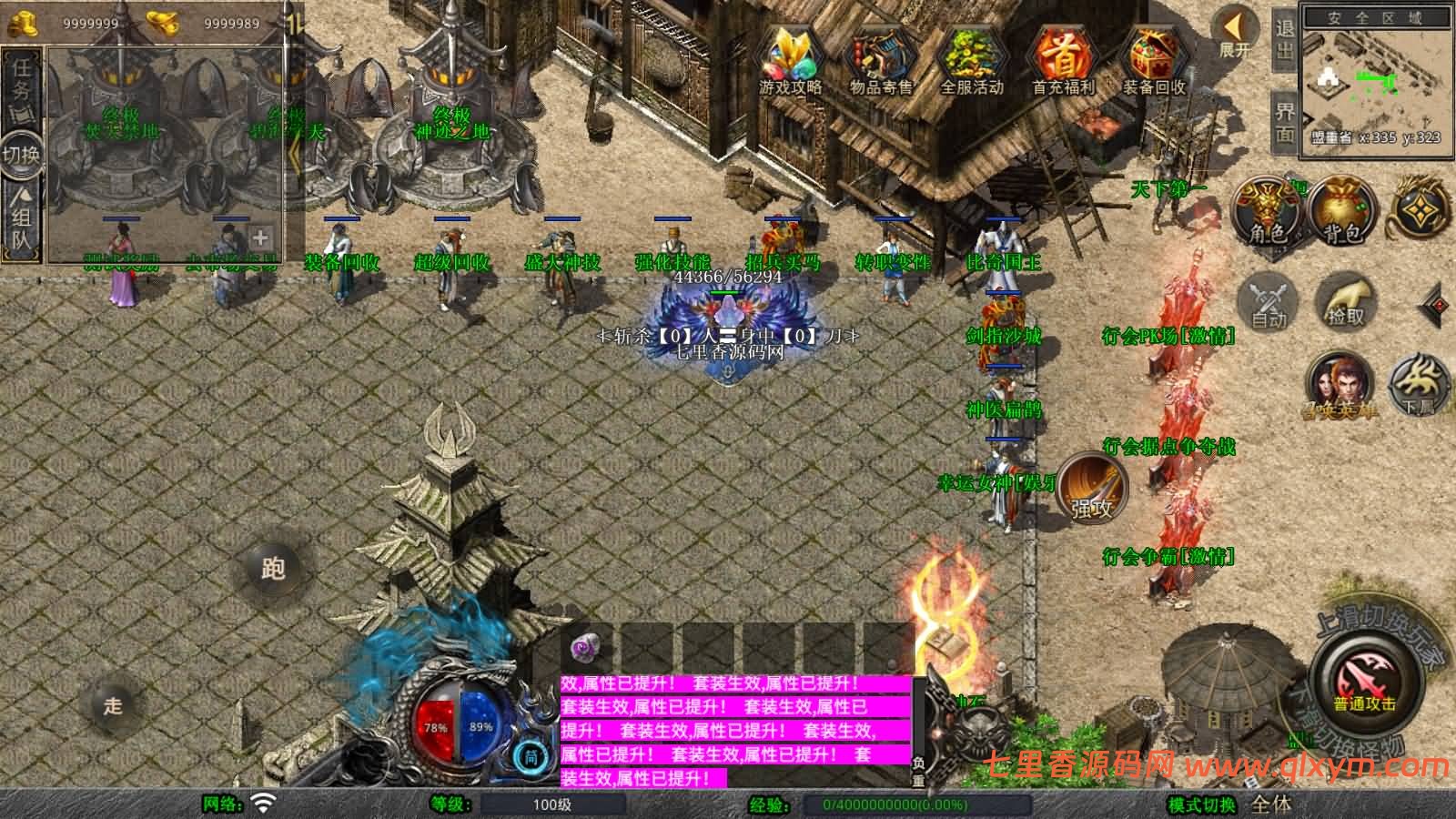Select the 跑 run movement button
Screen dimensions: 1456x819
tap(273, 569)
